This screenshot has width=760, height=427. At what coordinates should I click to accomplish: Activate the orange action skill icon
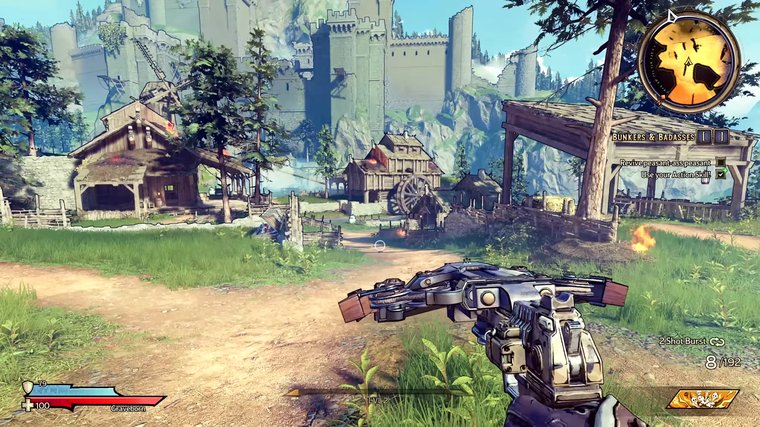702,399
